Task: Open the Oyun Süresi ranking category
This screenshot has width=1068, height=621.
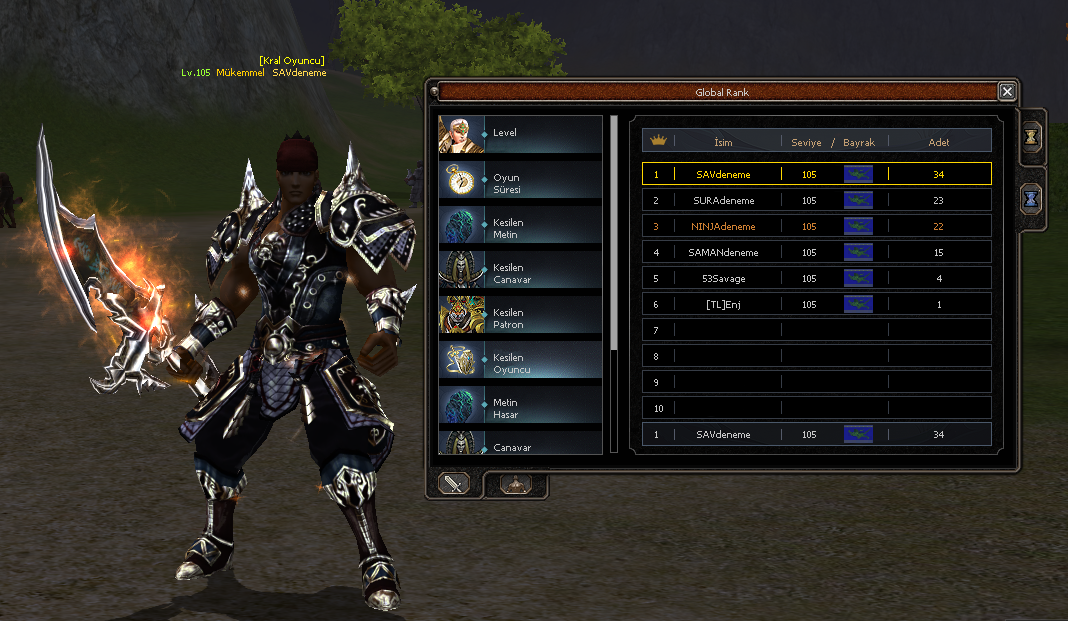Action: coord(520,184)
